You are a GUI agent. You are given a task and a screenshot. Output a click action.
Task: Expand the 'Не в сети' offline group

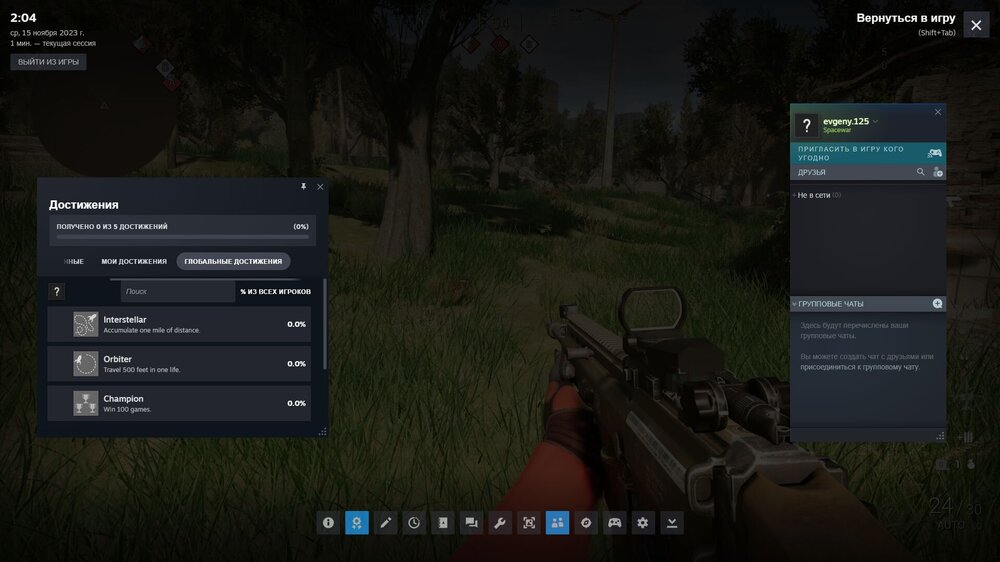click(814, 195)
